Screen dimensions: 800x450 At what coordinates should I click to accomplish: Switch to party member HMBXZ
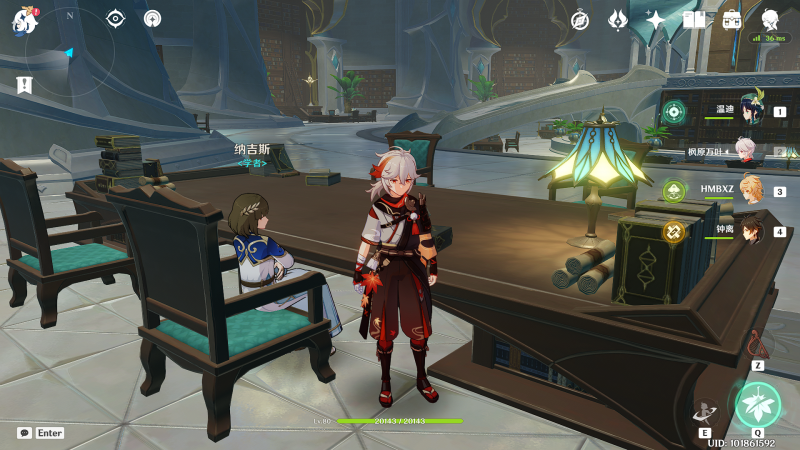[x=751, y=190]
